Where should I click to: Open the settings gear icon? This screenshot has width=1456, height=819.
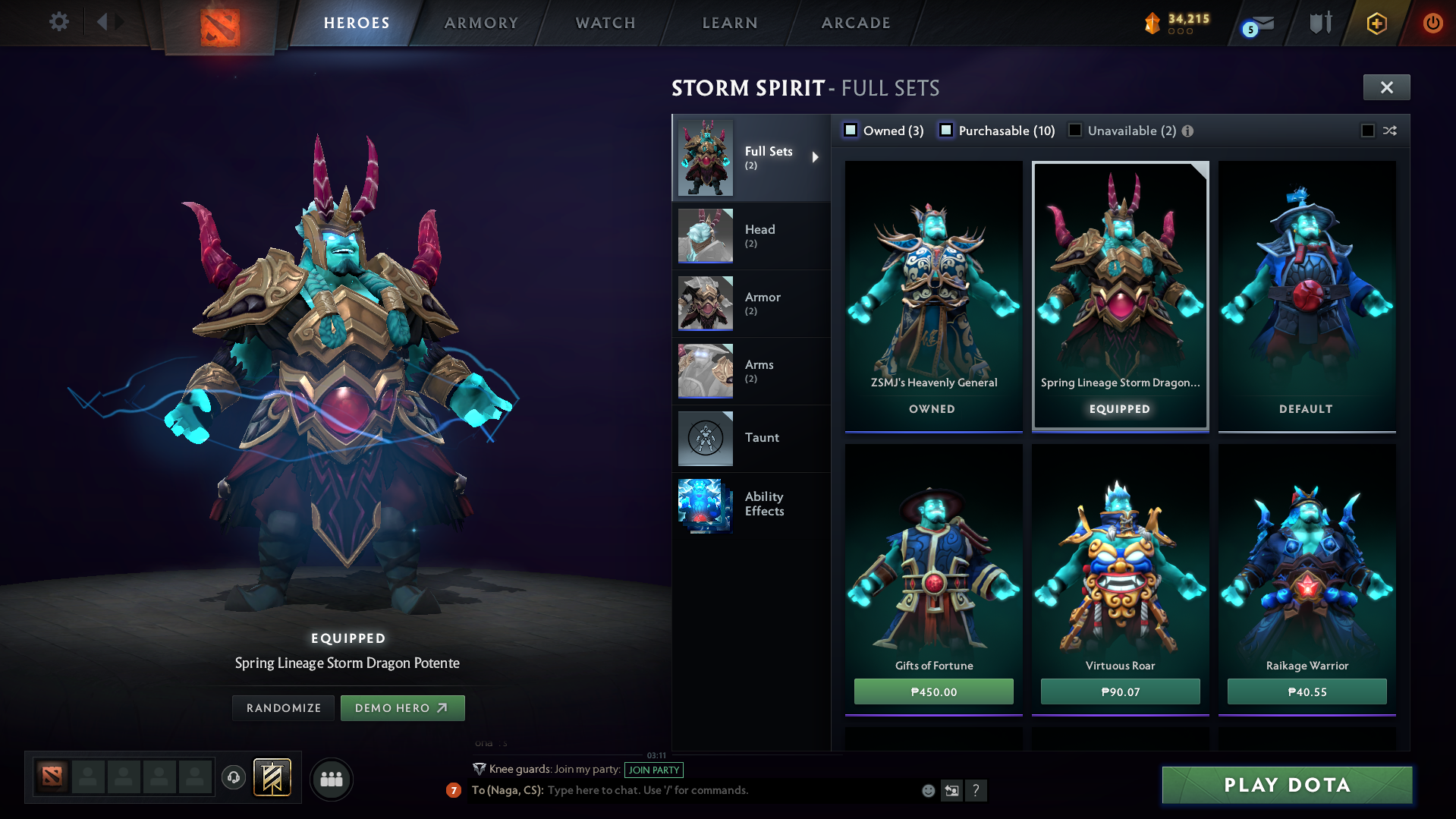pos(59,21)
